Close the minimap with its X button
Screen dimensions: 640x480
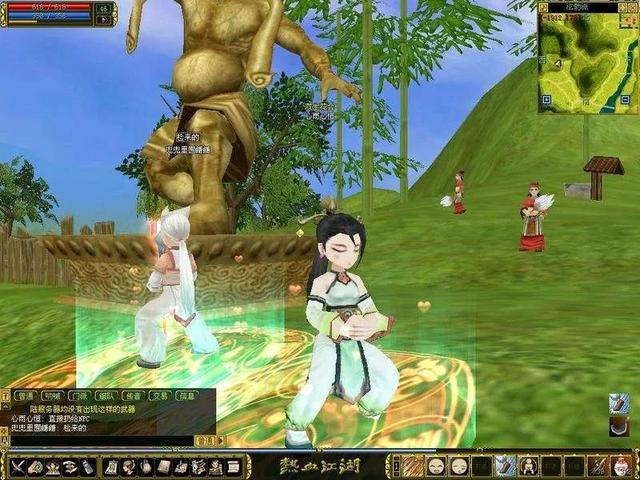tap(630, 7)
